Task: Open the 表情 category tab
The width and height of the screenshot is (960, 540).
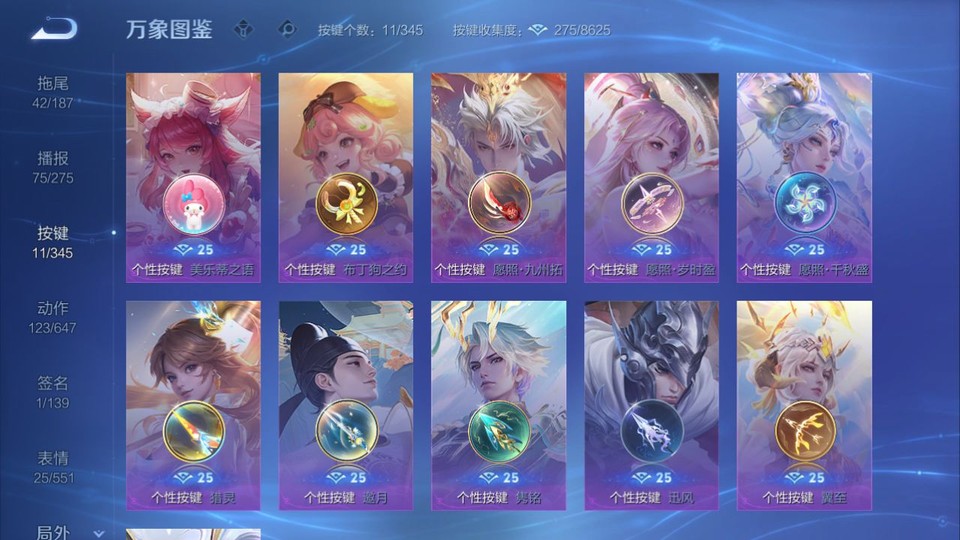Action: [x=53, y=466]
